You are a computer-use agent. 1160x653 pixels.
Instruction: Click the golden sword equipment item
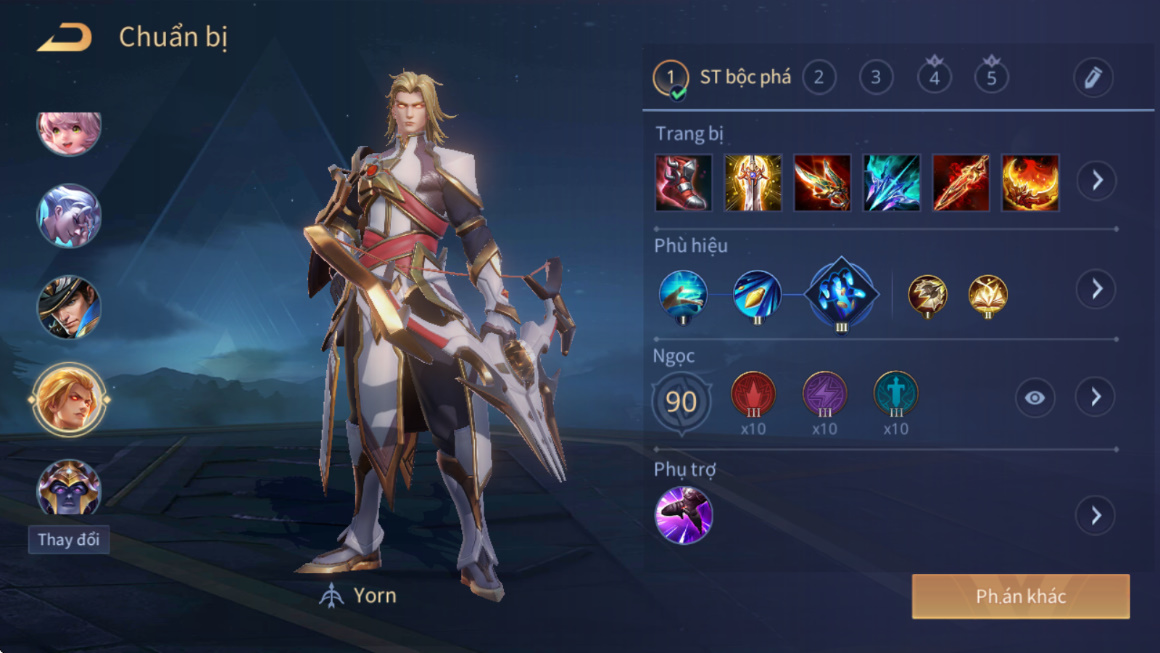coord(753,182)
